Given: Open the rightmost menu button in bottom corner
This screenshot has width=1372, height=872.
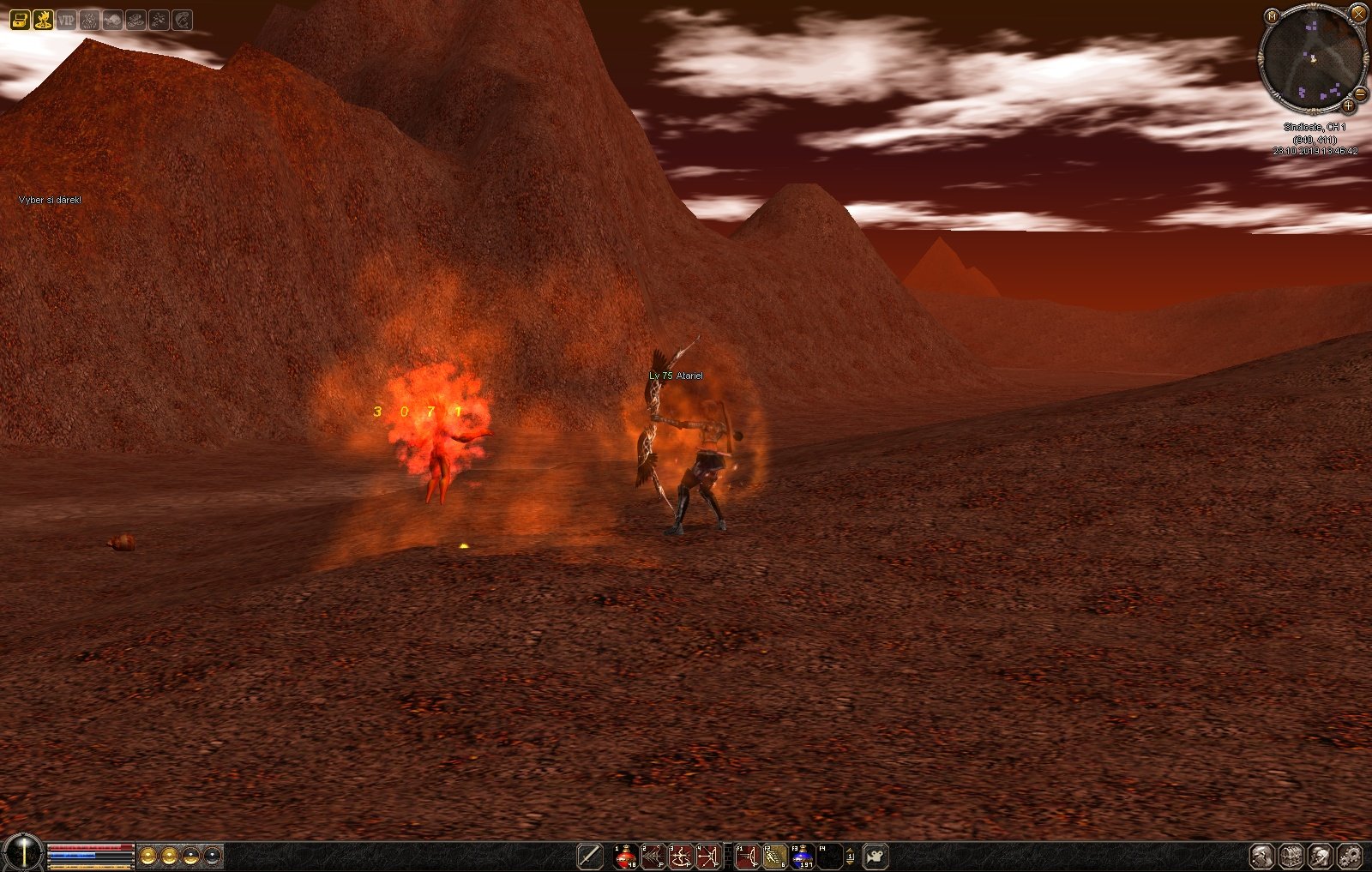Looking at the screenshot, I should coord(1350,856).
